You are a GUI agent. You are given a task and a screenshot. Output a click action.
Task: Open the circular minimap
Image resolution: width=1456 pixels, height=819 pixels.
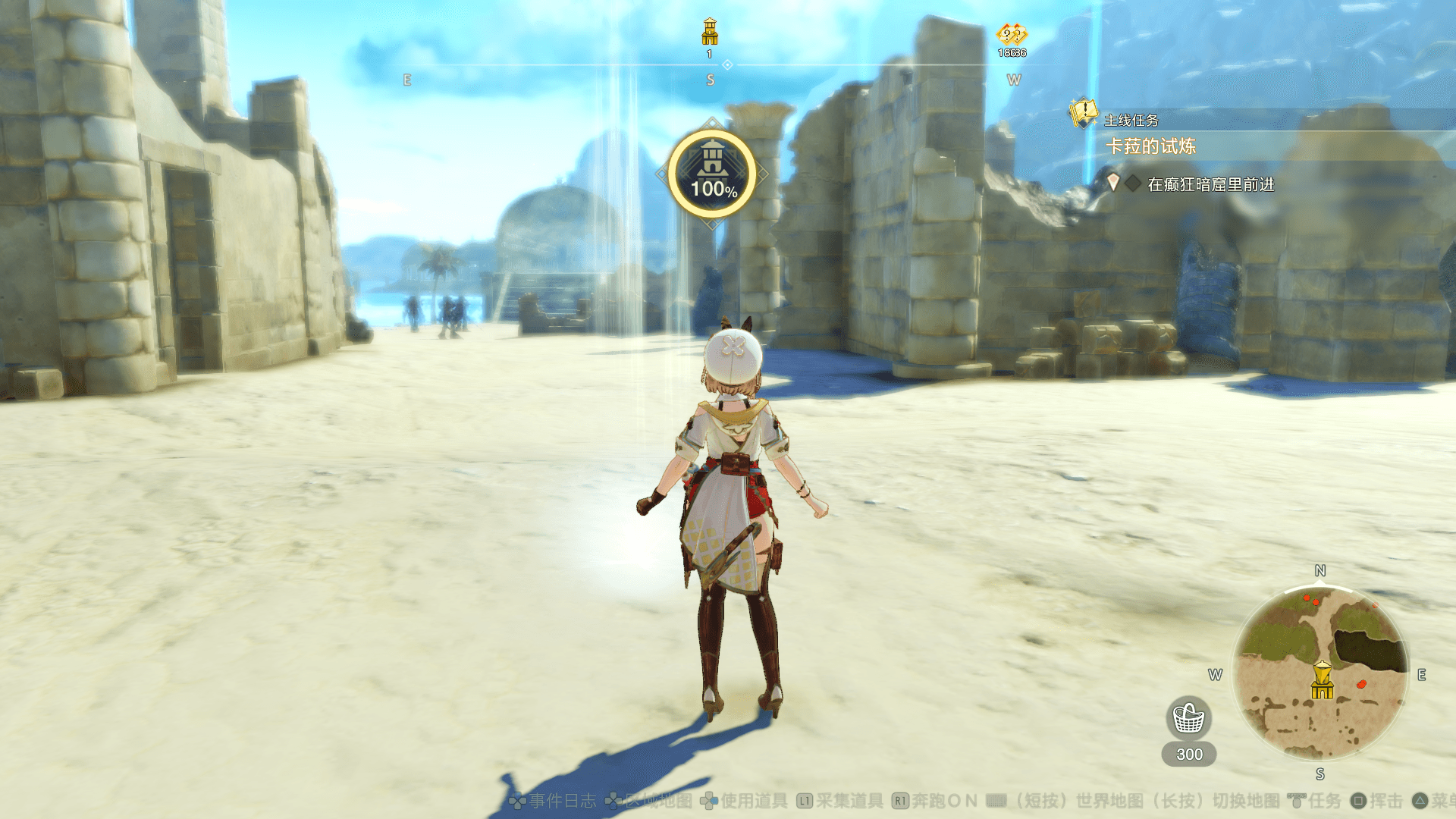(1319, 672)
